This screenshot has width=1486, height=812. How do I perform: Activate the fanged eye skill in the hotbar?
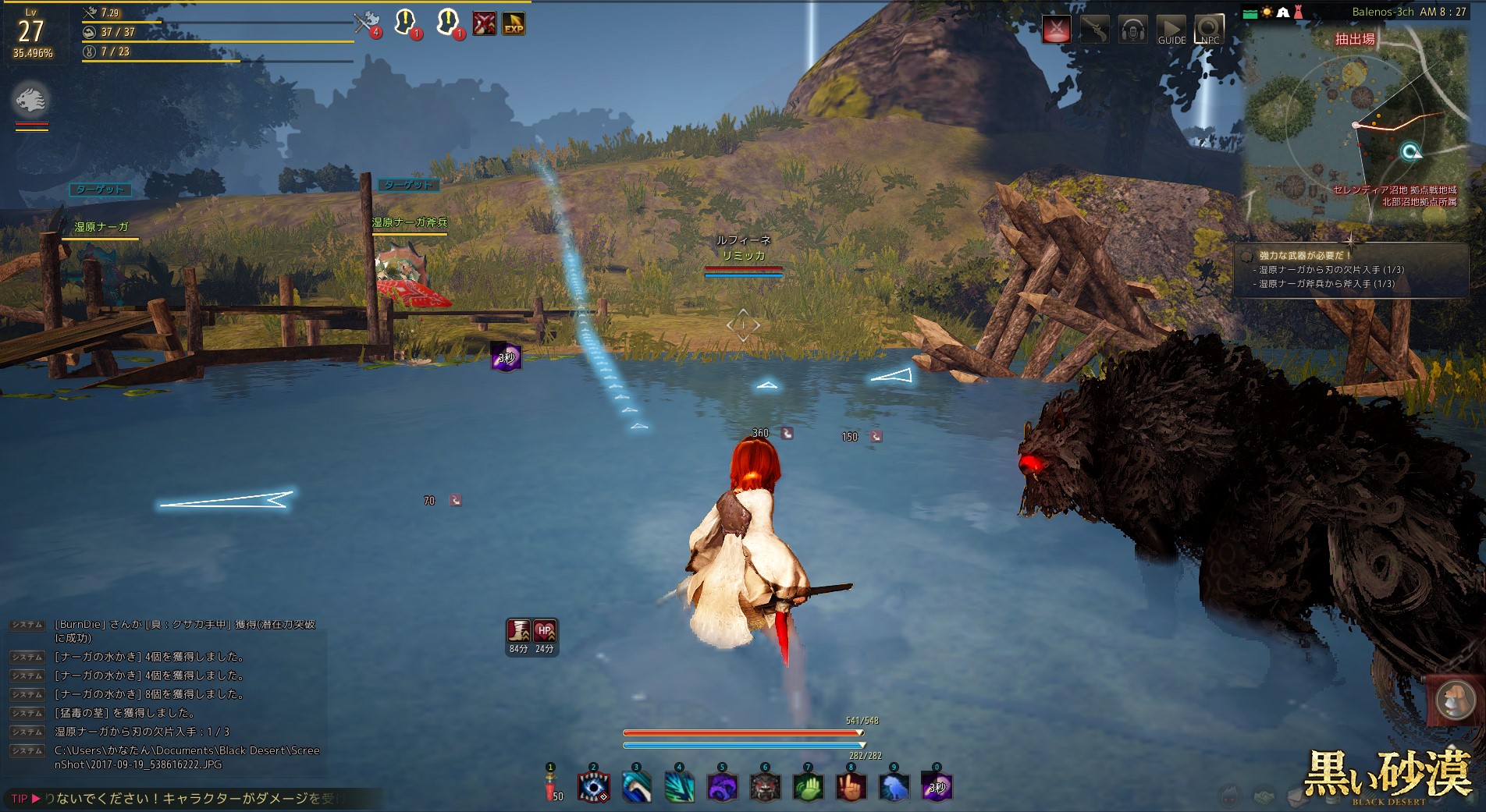pyautogui.click(x=593, y=787)
